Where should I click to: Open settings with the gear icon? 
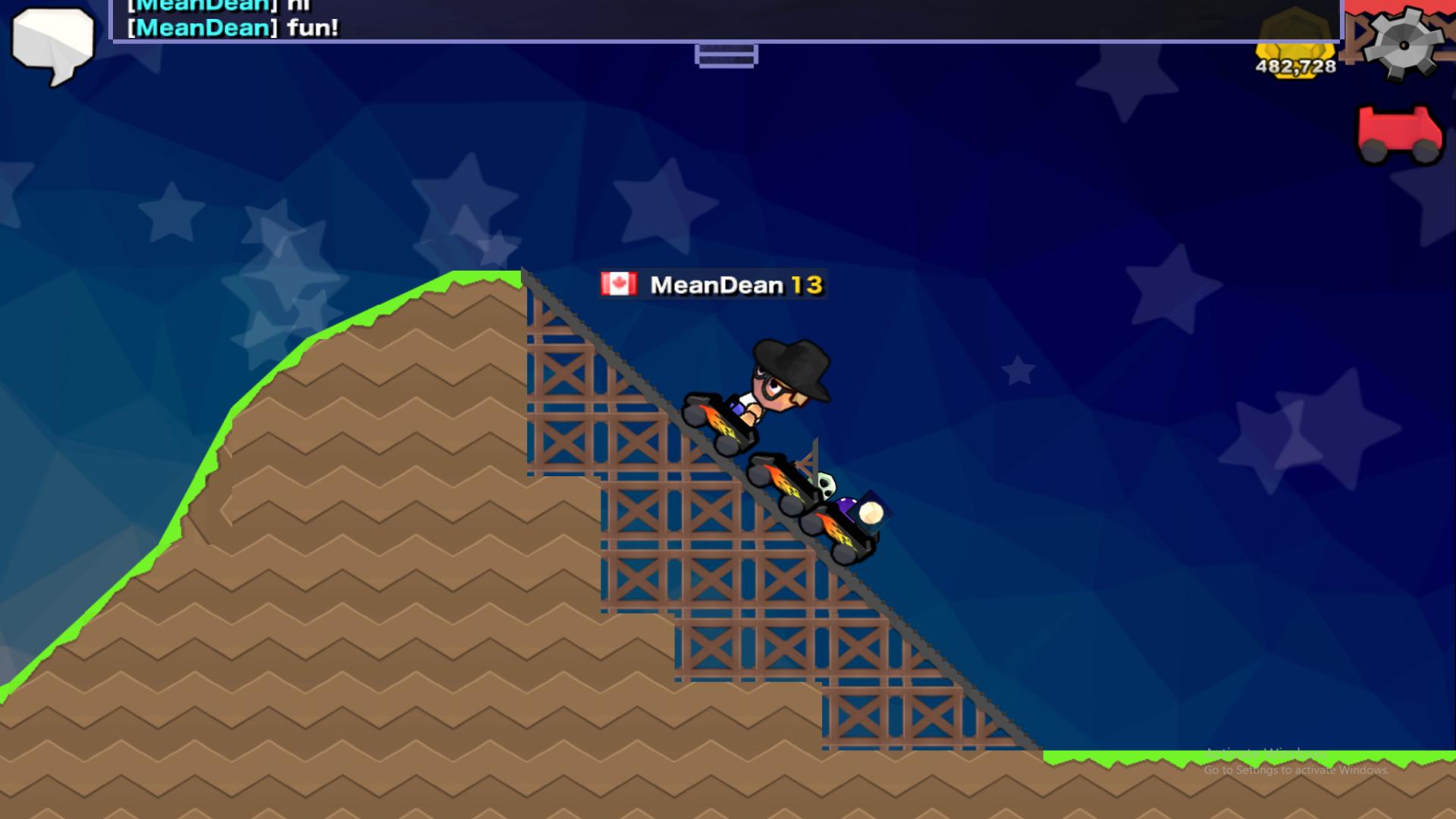pyautogui.click(x=1402, y=43)
